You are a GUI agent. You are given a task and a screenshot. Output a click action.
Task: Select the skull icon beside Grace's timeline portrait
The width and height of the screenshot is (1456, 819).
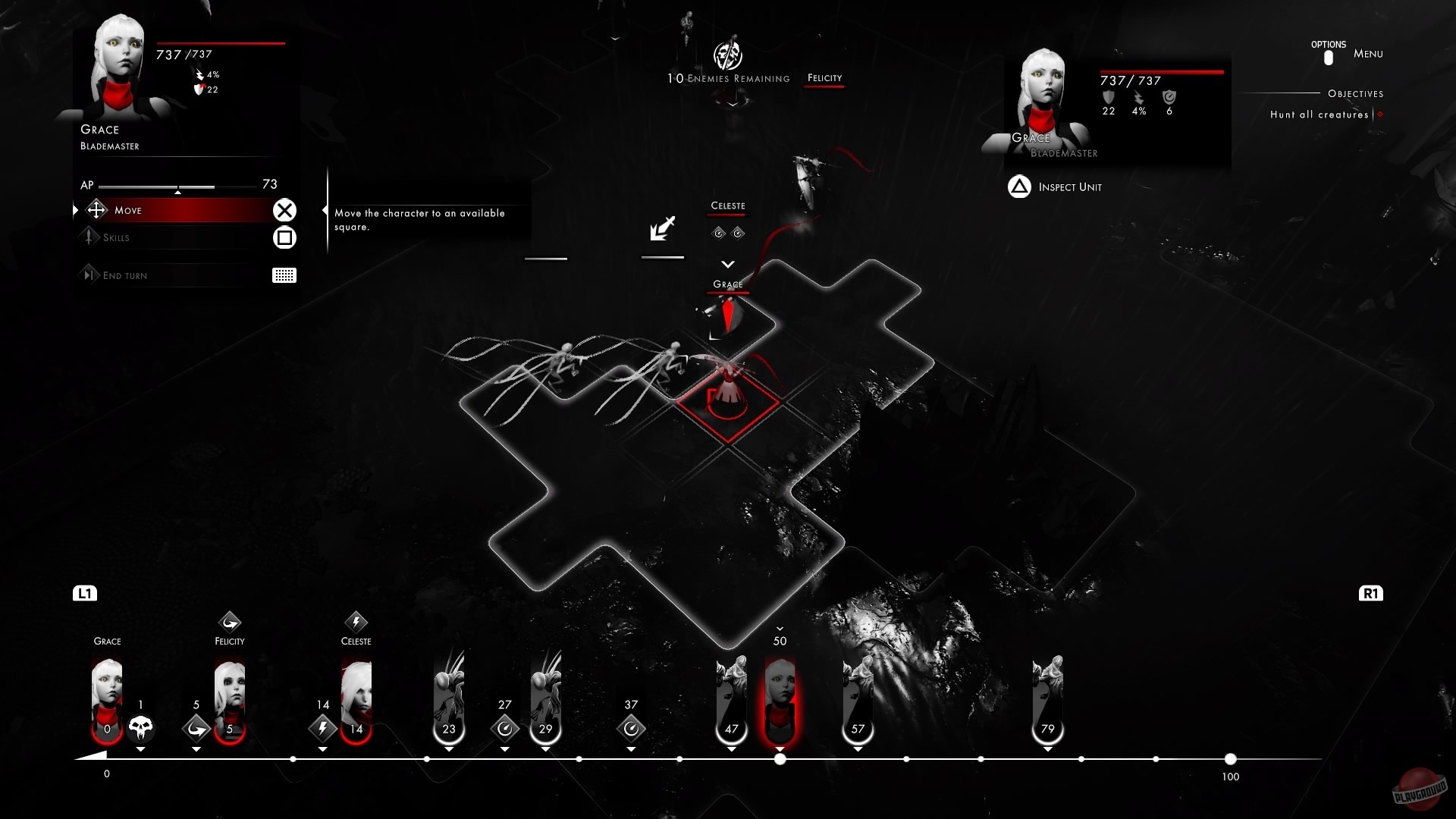[x=141, y=728]
